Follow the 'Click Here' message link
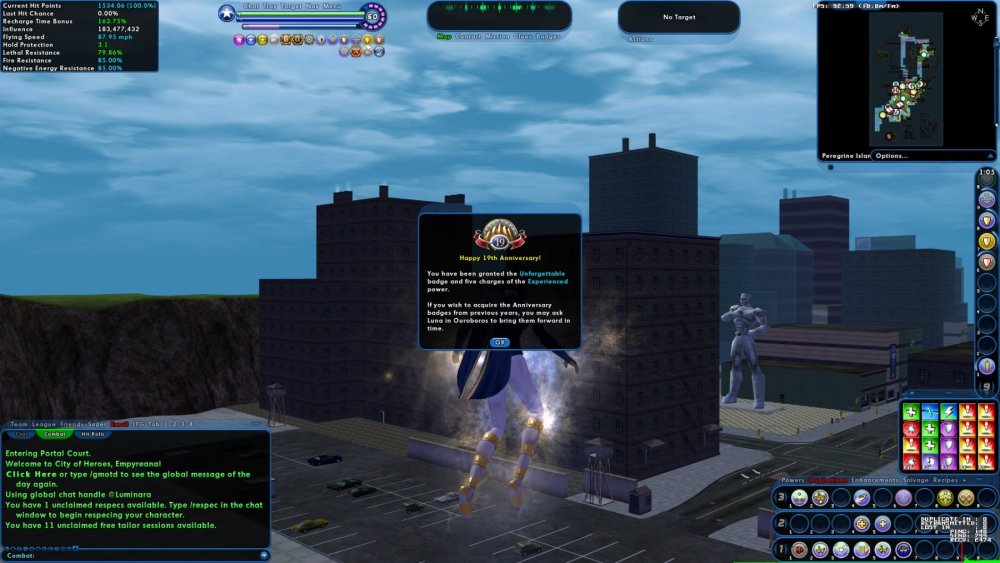This screenshot has height=563, width=1000. tap(31, 475)
